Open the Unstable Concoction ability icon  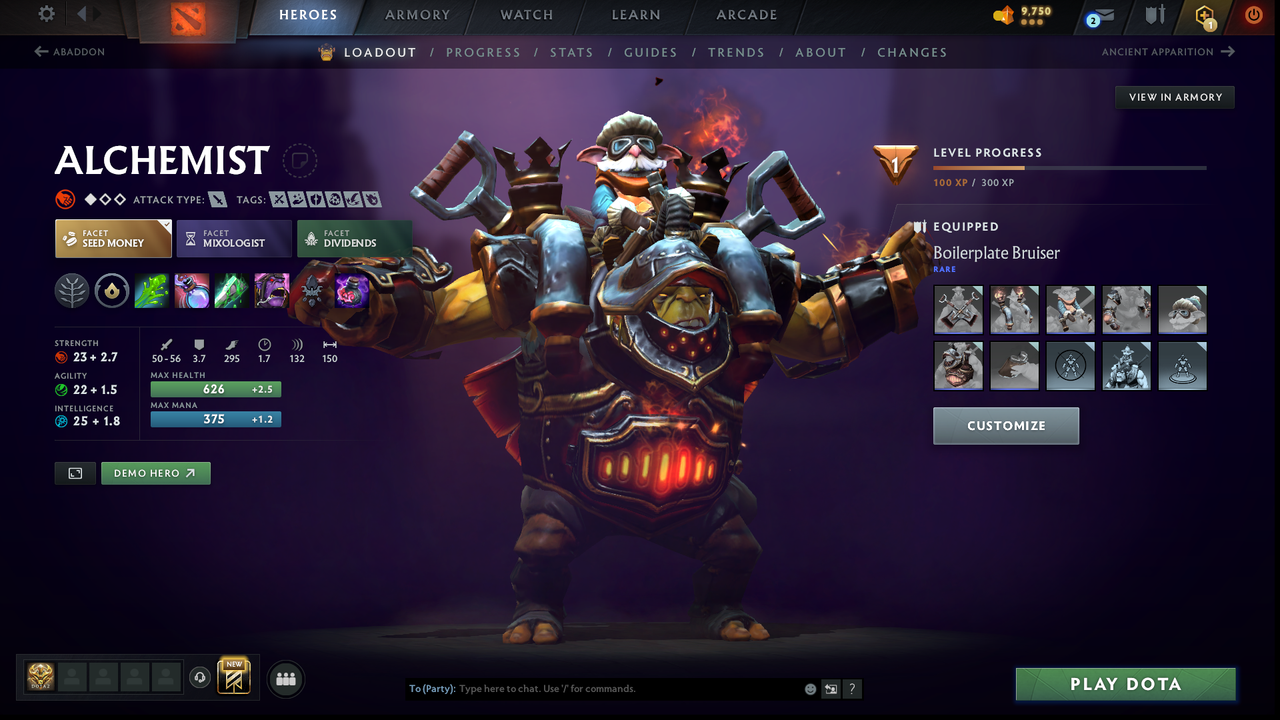[x=191, y=290]
